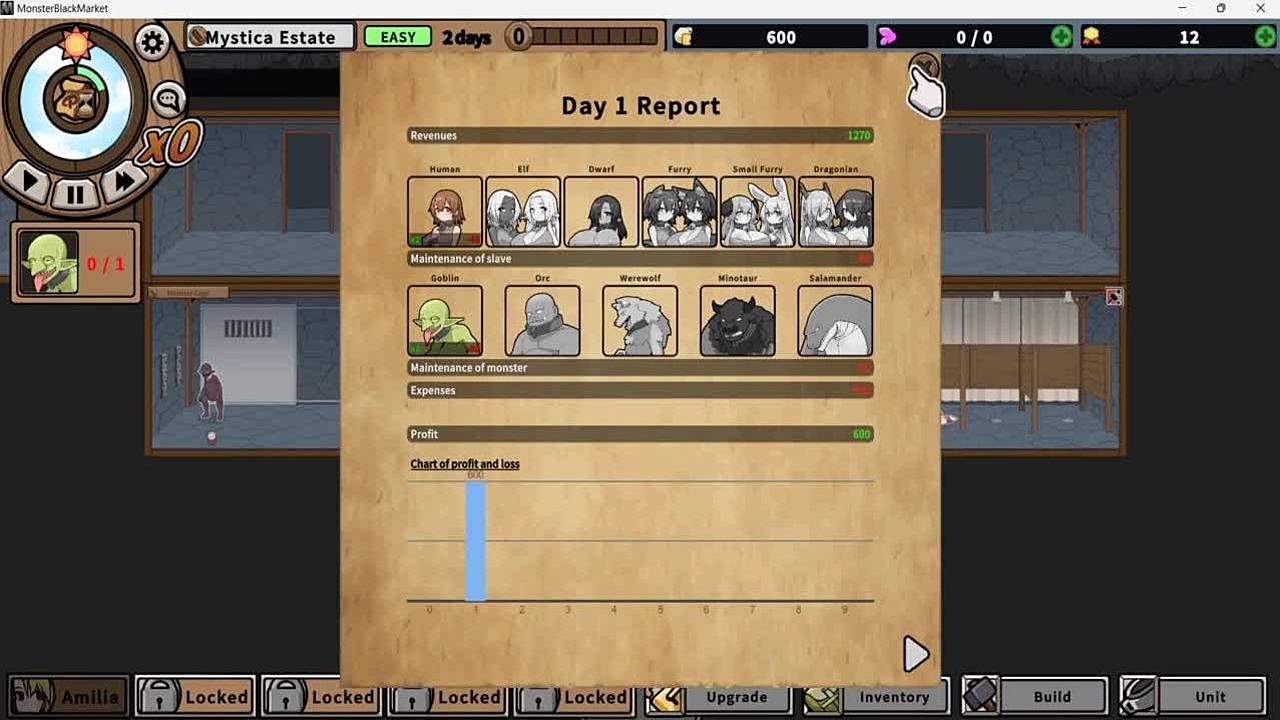The width and height of the screenshot is (1280, 720).
Task: Pause the game time
Action: tap(75, 193)
